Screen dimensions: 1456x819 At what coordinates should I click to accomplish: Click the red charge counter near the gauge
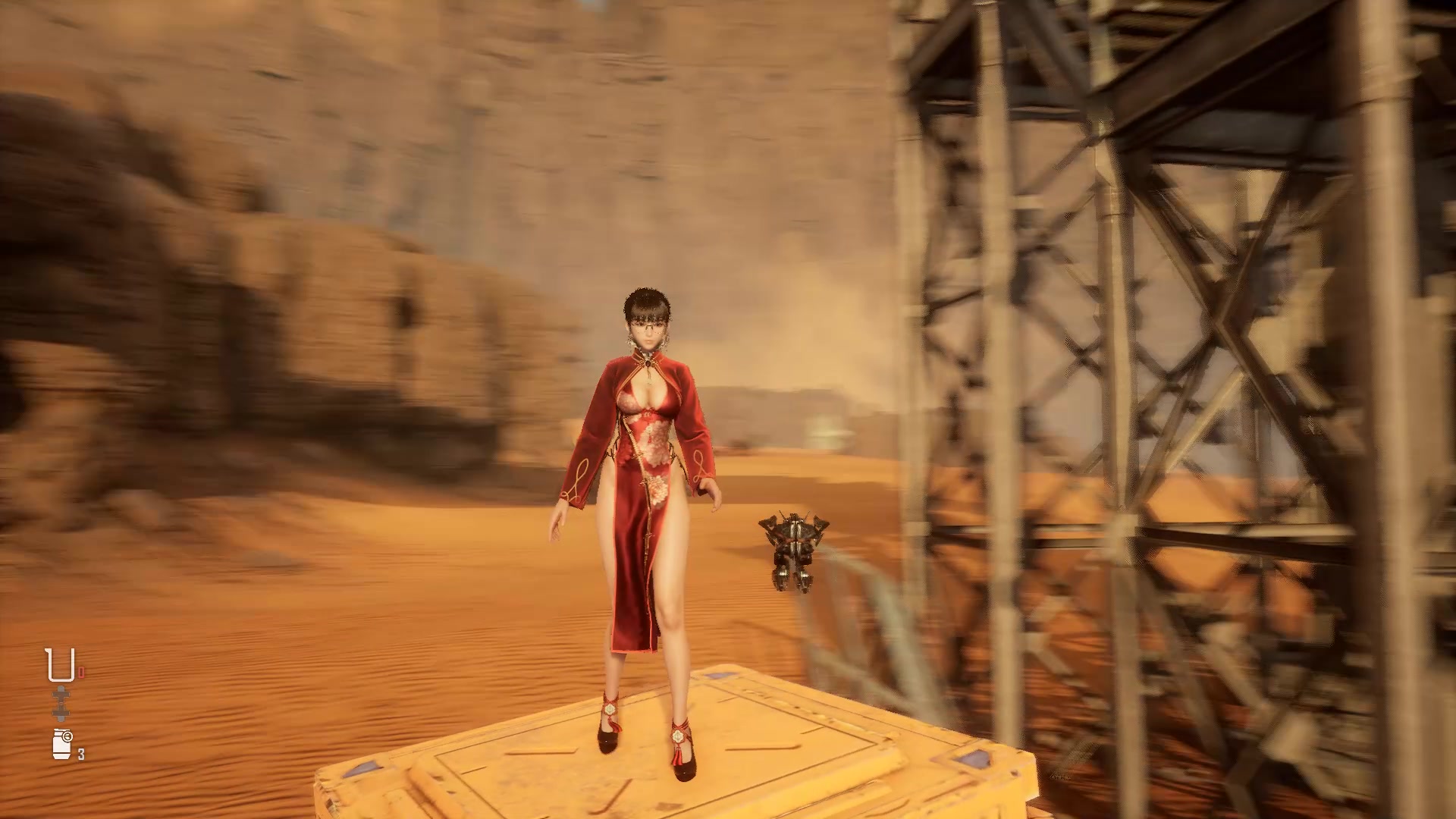[80, 672]
